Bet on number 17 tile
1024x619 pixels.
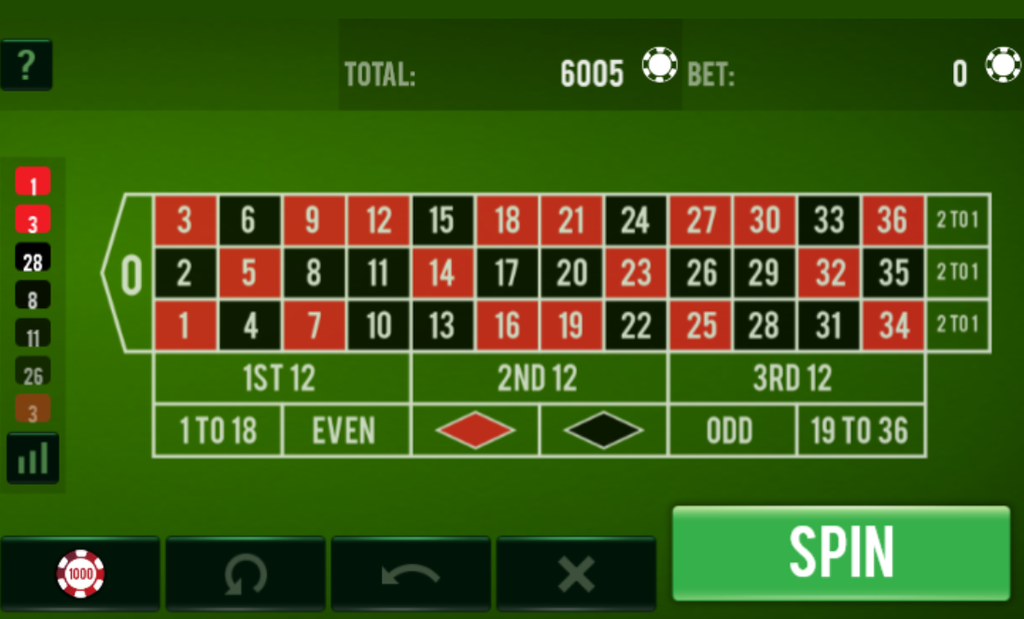[x=507, y=273]
